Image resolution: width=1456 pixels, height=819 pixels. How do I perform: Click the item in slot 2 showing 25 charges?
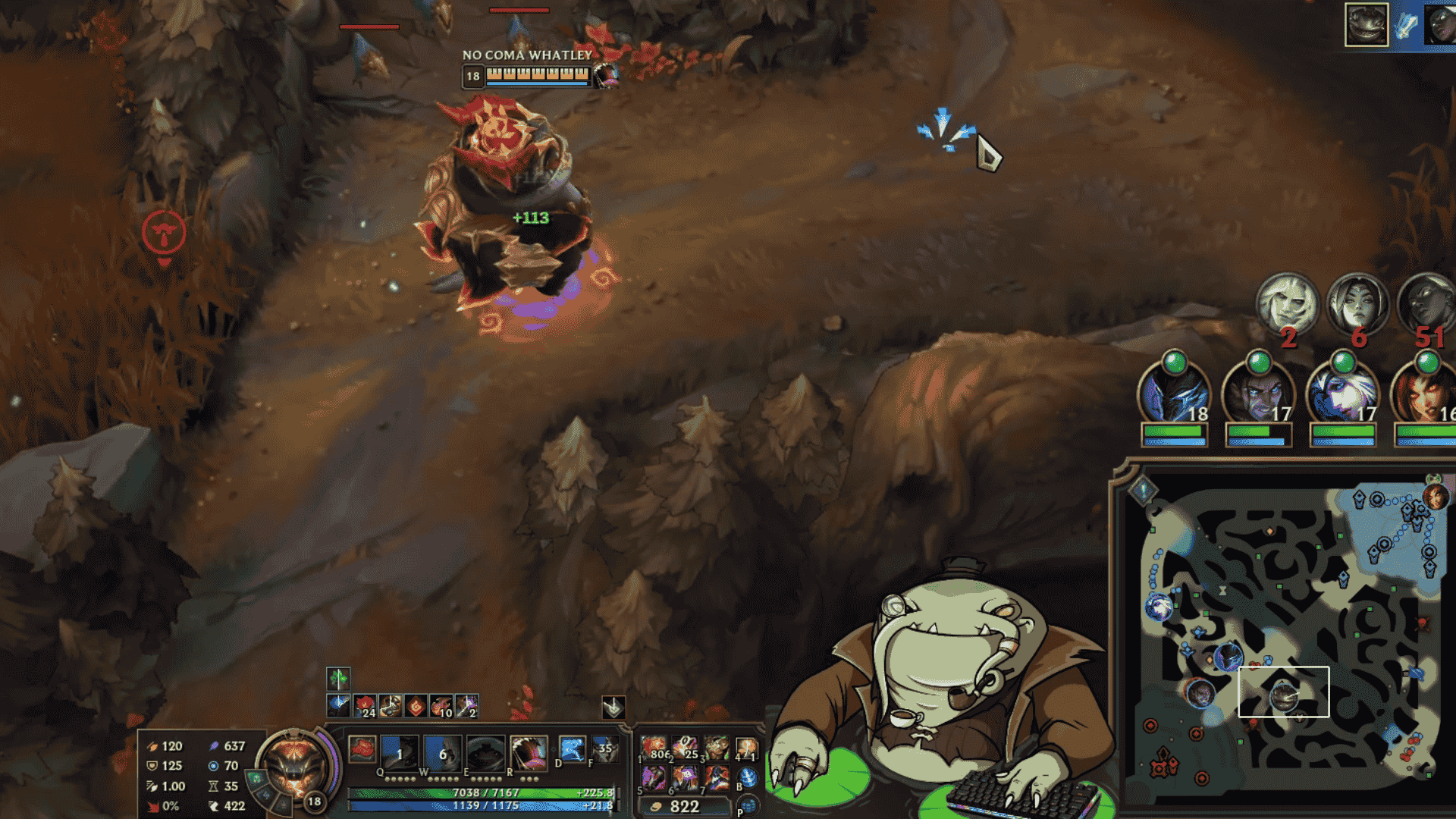point(684,748)
